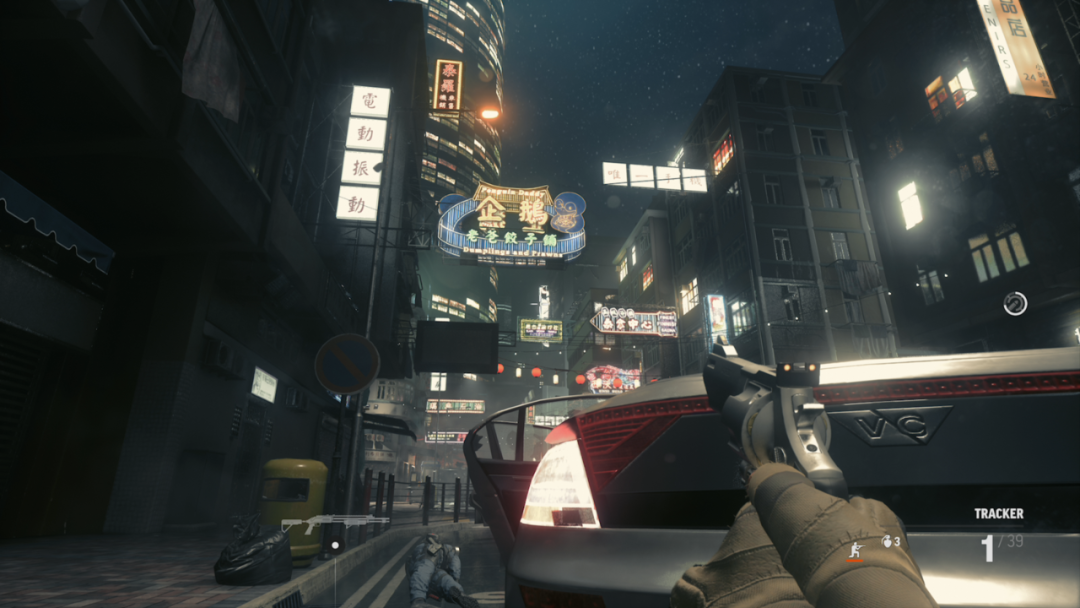Viewport: 1080px width, 608px height.
Task: Click the crouching soldier stance icon
Action: [855, 549]
